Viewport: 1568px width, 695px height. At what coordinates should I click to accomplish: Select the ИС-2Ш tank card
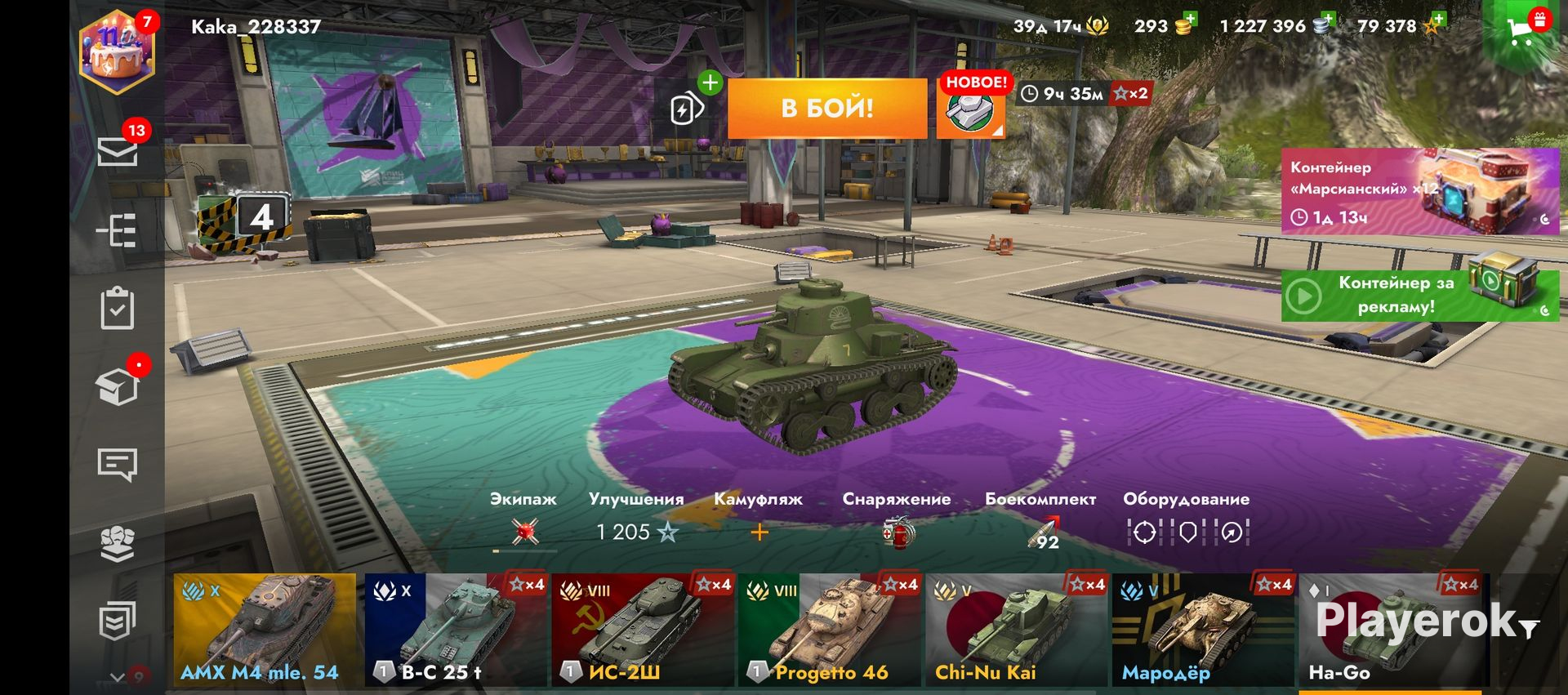point(642,629)
